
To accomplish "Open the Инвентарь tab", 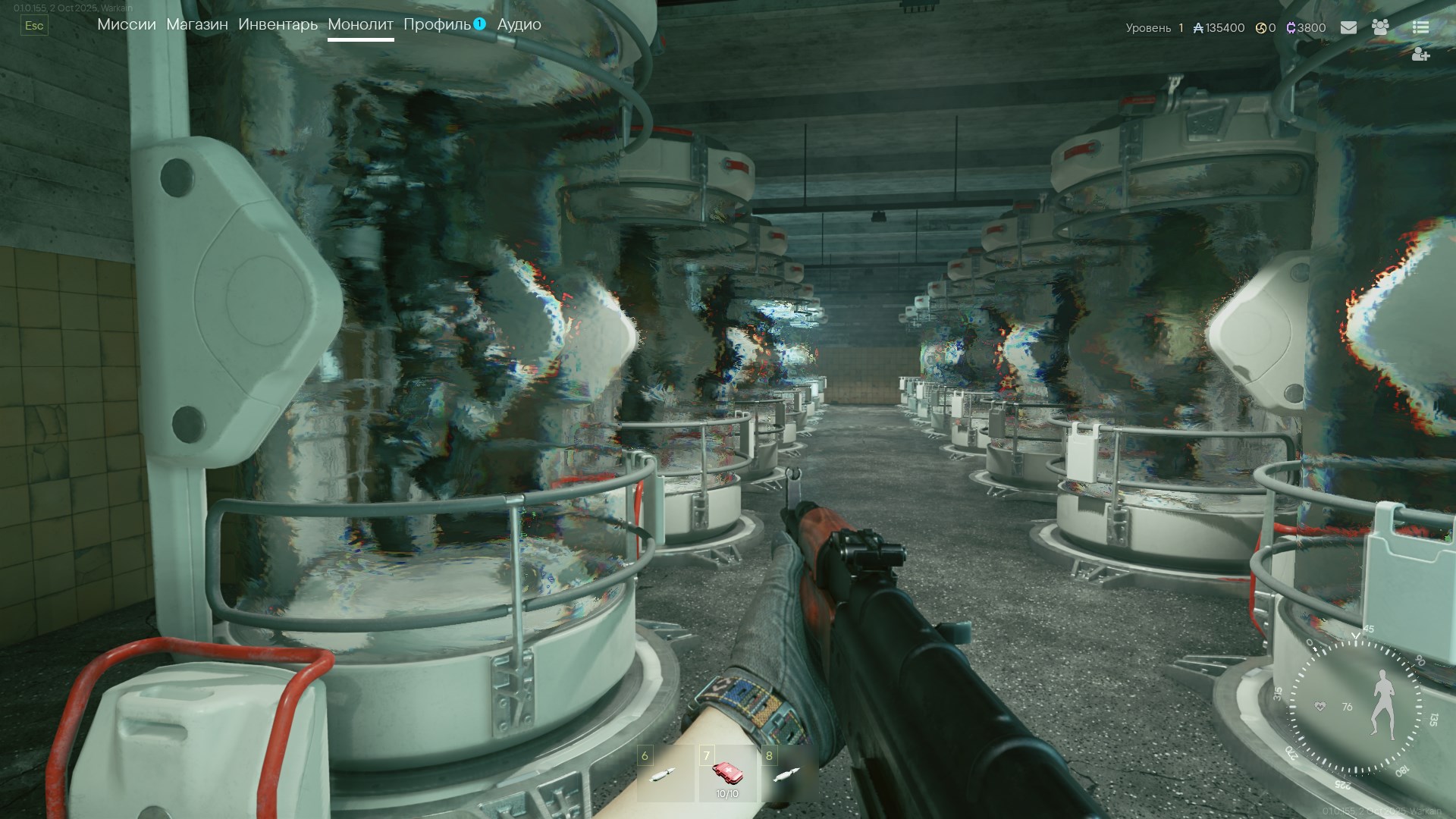I will pyautogui.click(x=278, y=24).
